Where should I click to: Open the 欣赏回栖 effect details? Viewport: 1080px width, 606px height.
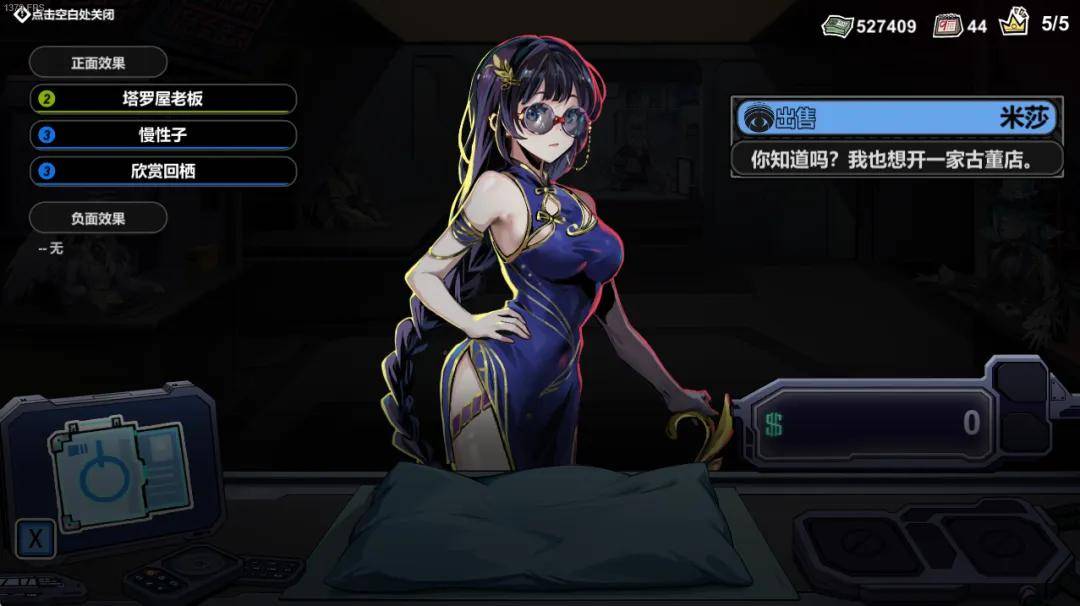[x=163, y=171]
